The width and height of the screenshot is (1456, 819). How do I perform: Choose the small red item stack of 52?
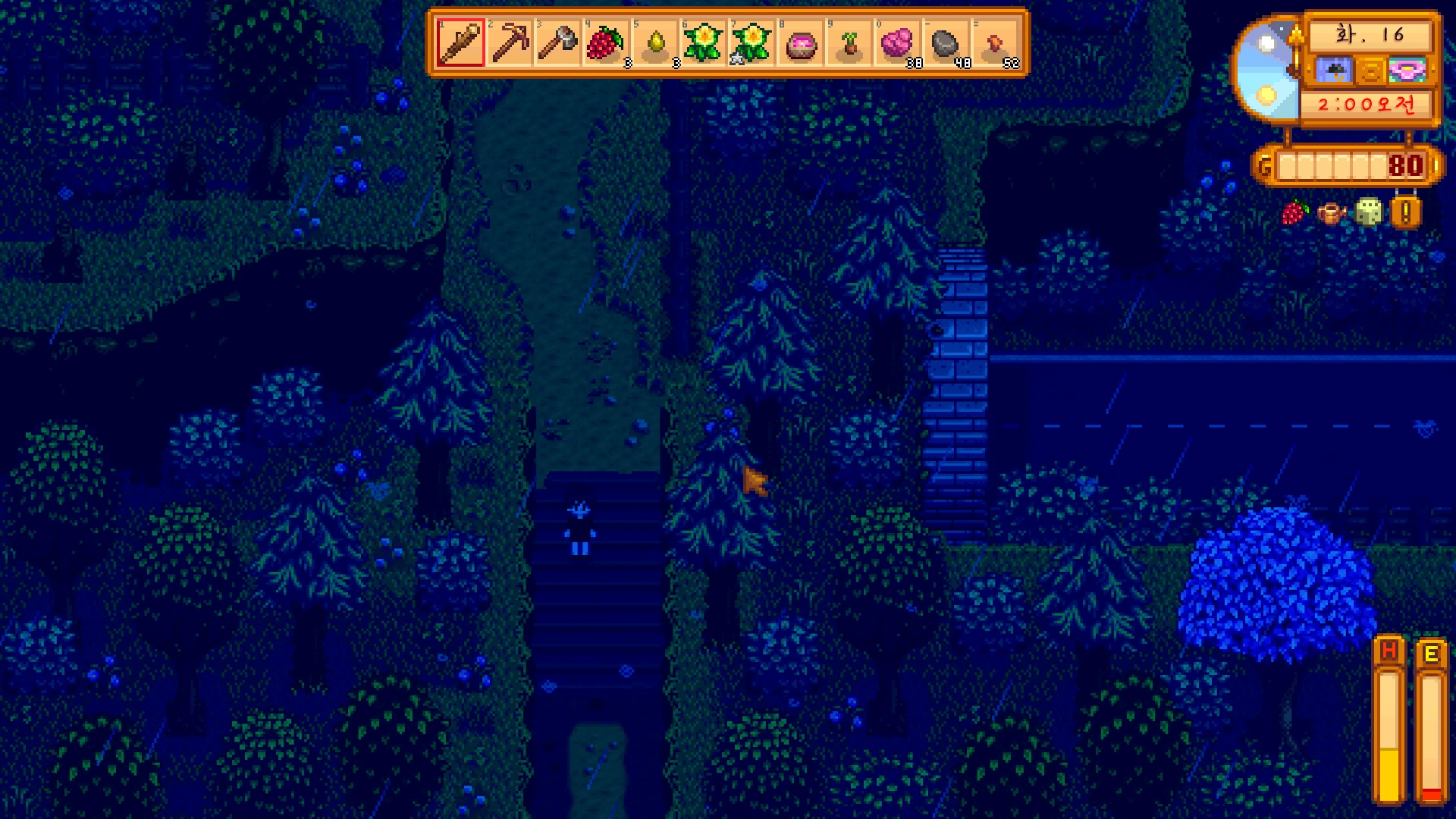click(x=994, y=43)
